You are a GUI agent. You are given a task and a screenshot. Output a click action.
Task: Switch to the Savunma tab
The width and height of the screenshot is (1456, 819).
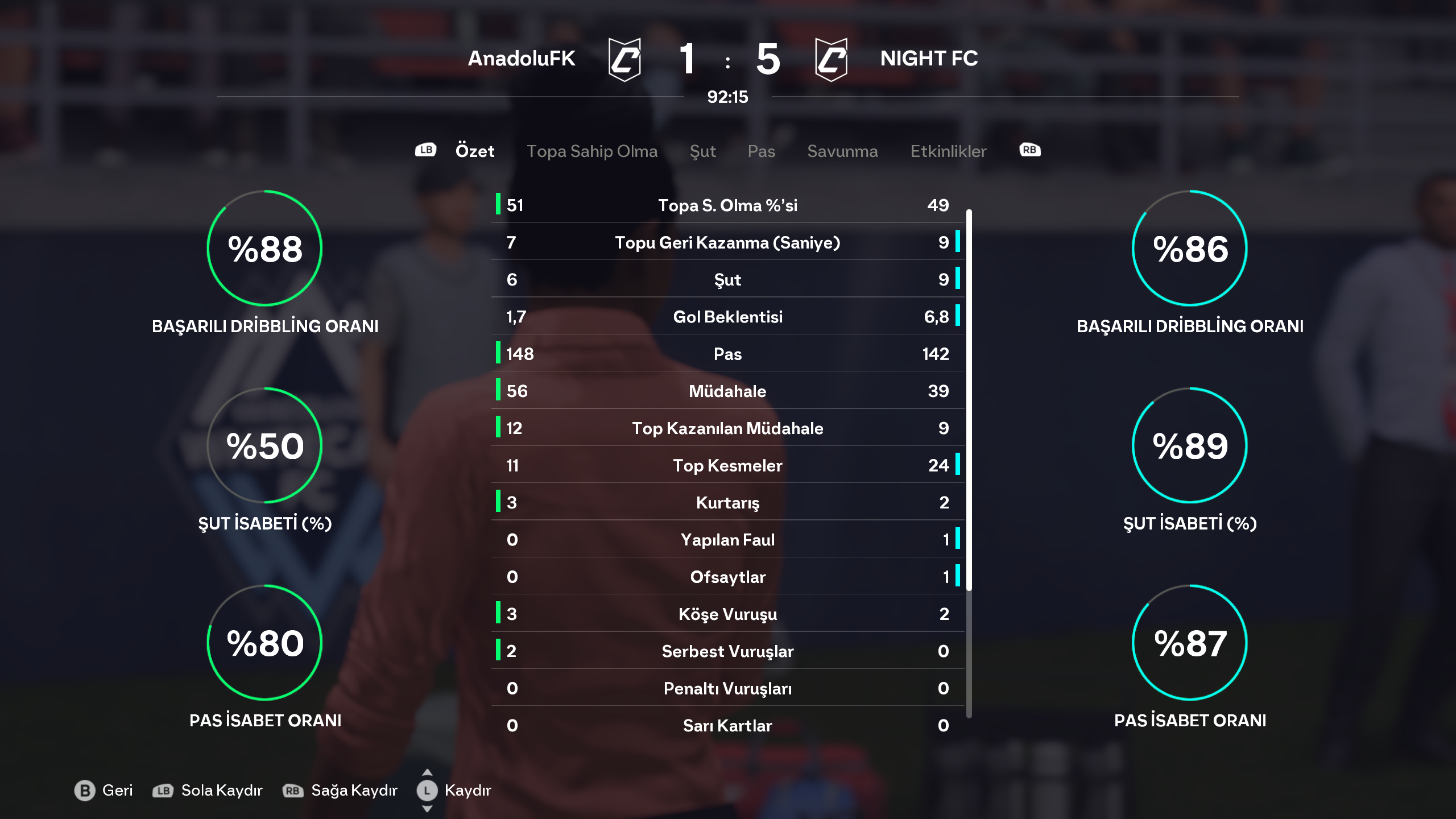(x=842, y=151)
